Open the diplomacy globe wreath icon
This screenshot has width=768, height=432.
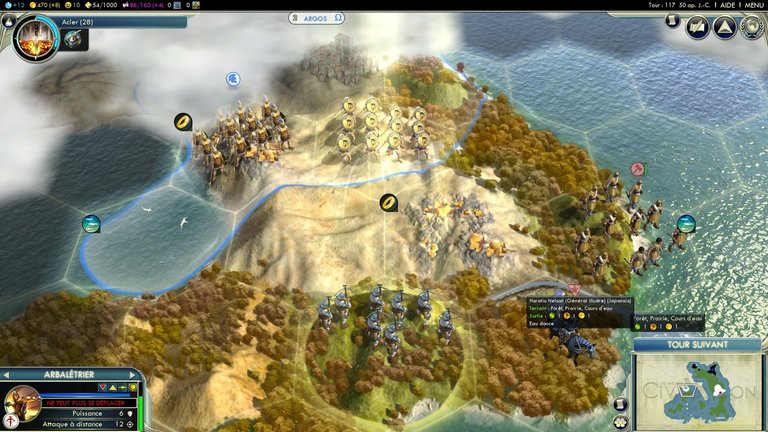coord(751,27)
